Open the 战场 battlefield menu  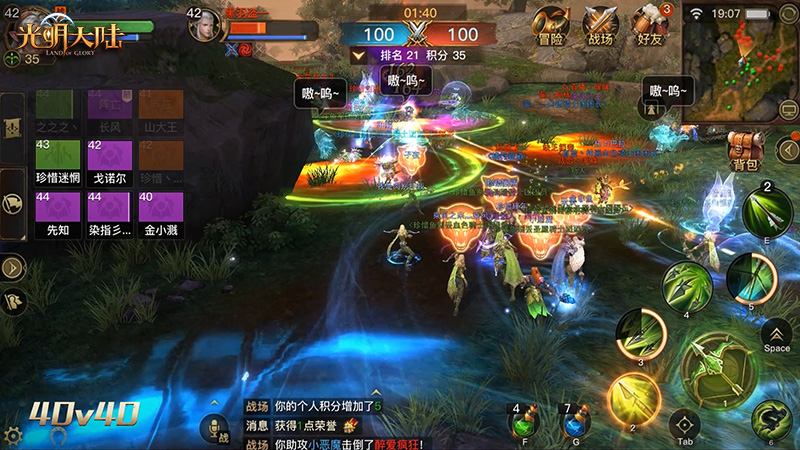click(601, 25)
